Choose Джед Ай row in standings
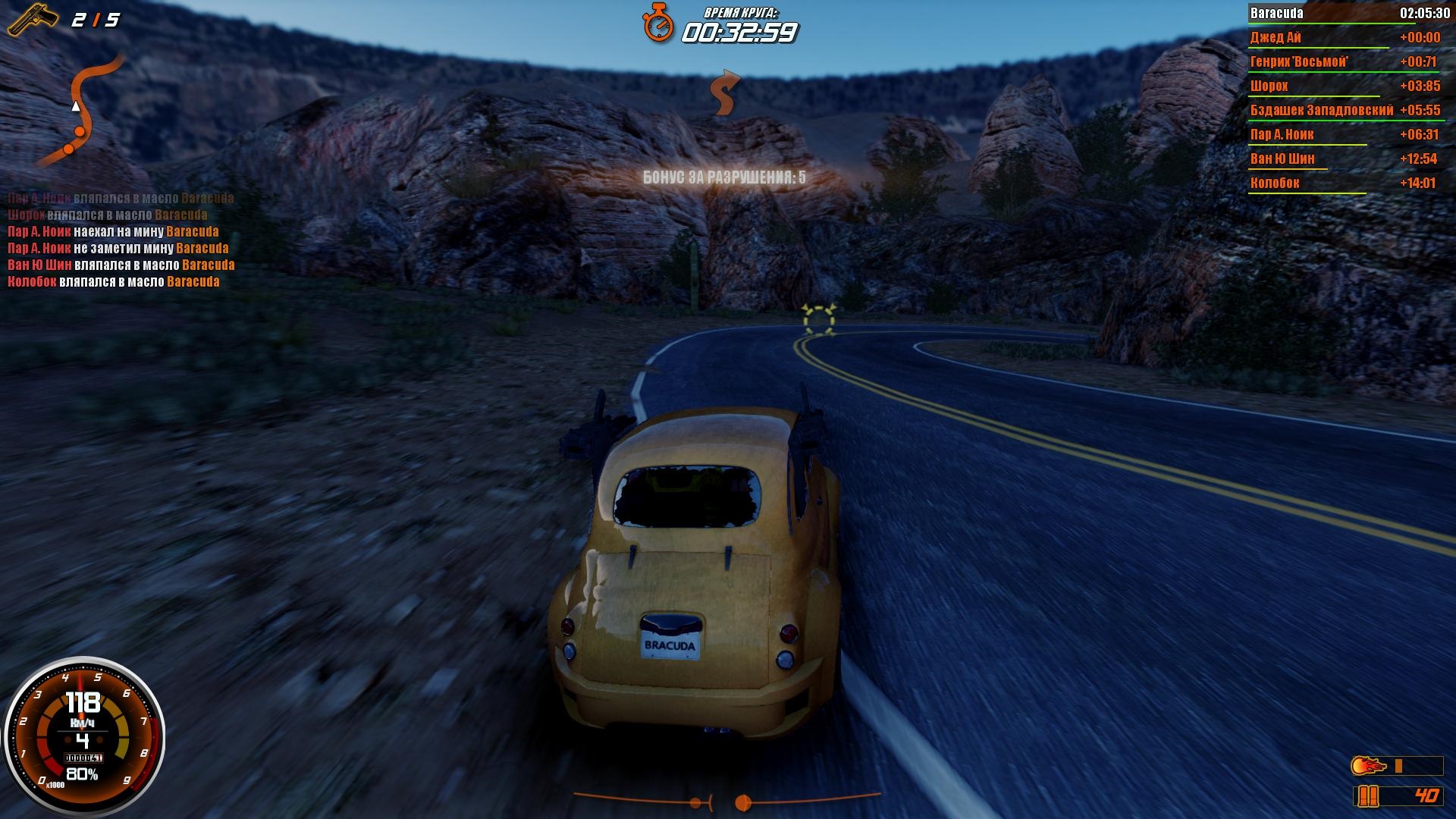Screen dimensions: 1456x819 point(1345,37)
